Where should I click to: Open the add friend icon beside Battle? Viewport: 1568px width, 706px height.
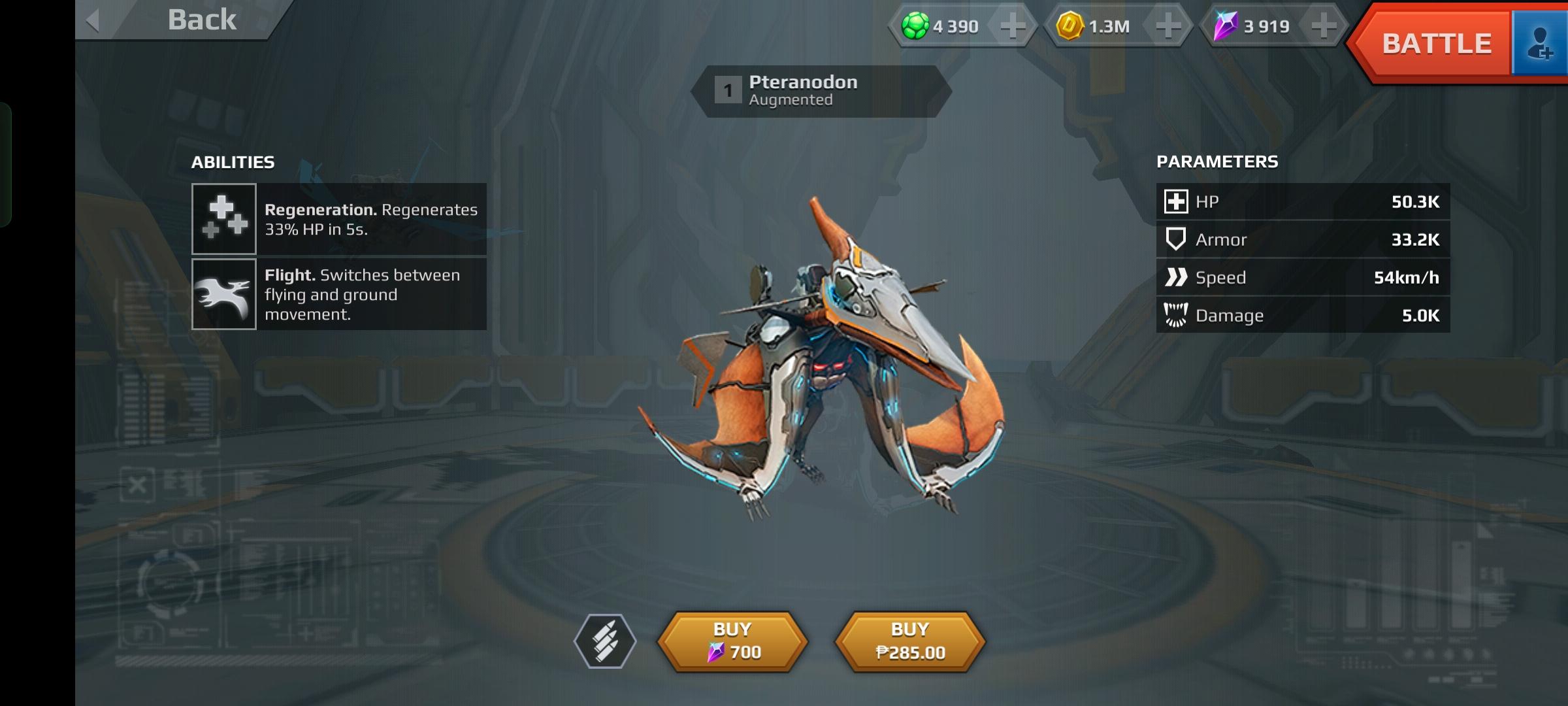pos(1542,43)
